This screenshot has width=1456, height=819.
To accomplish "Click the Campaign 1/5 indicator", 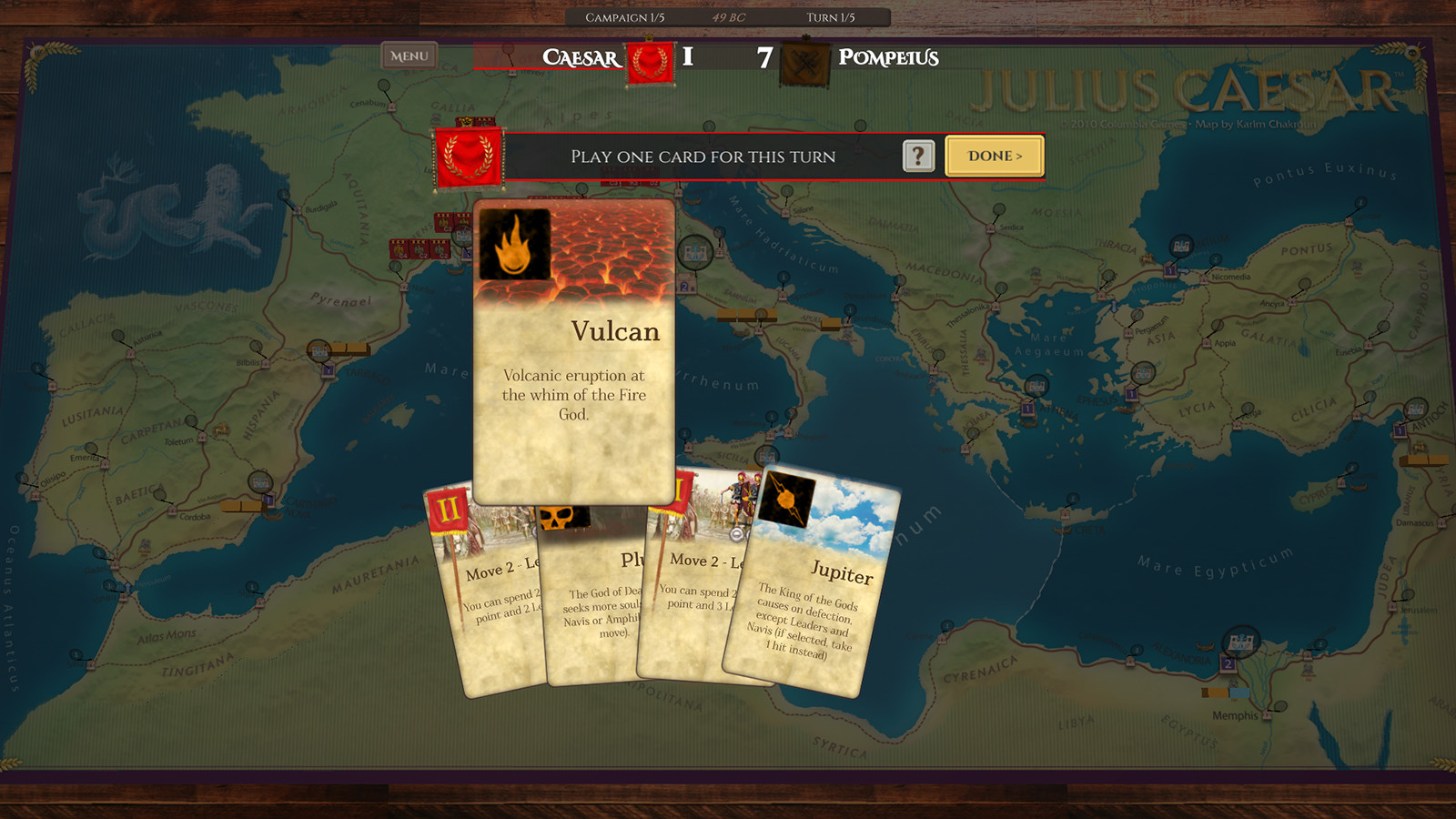I will tap(628, 15).
